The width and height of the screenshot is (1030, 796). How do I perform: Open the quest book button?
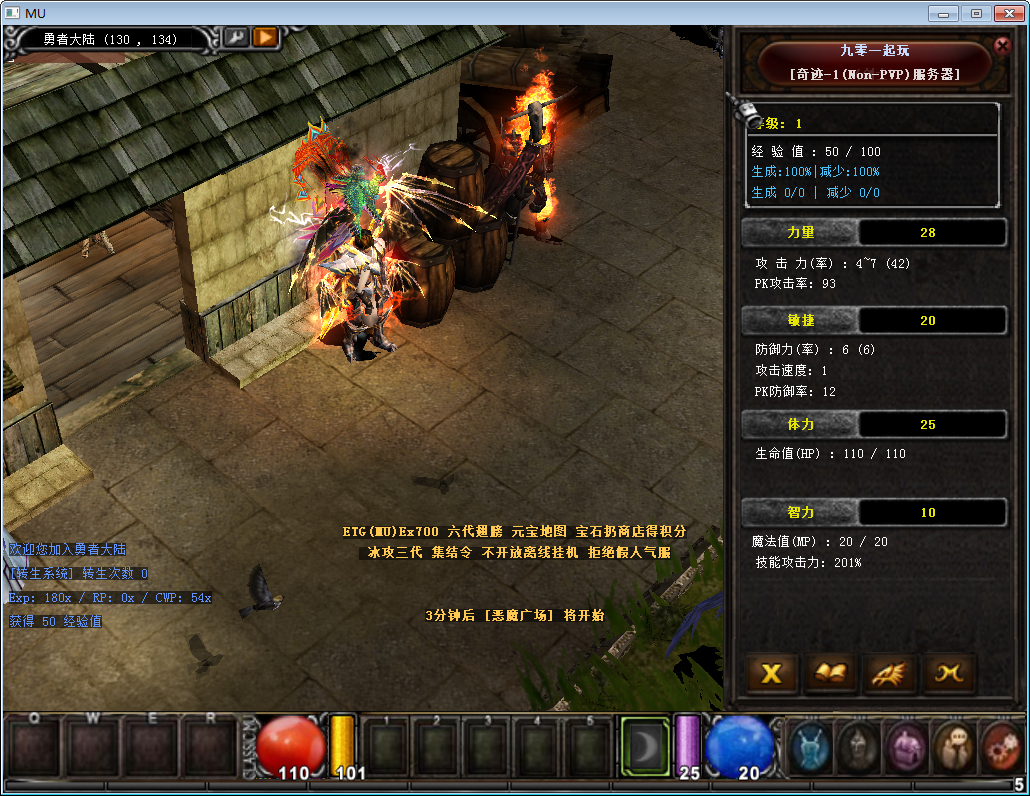point(830,674)
